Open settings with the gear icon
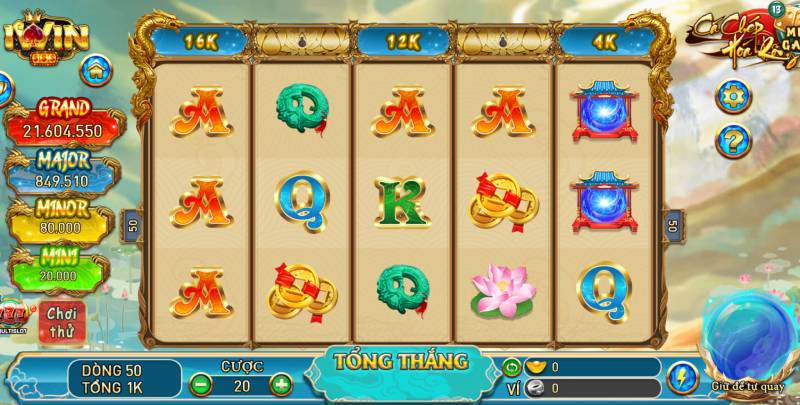Viewport: 800px width, 405px height. (x=734, y=97)
